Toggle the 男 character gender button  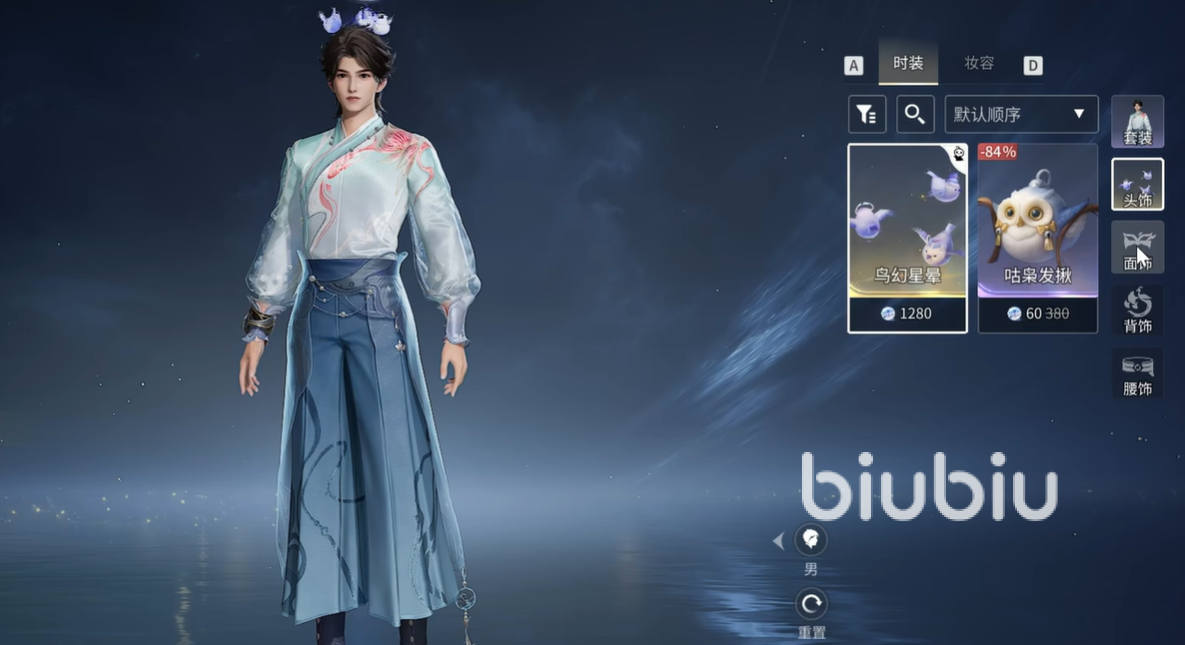(811, 541)
